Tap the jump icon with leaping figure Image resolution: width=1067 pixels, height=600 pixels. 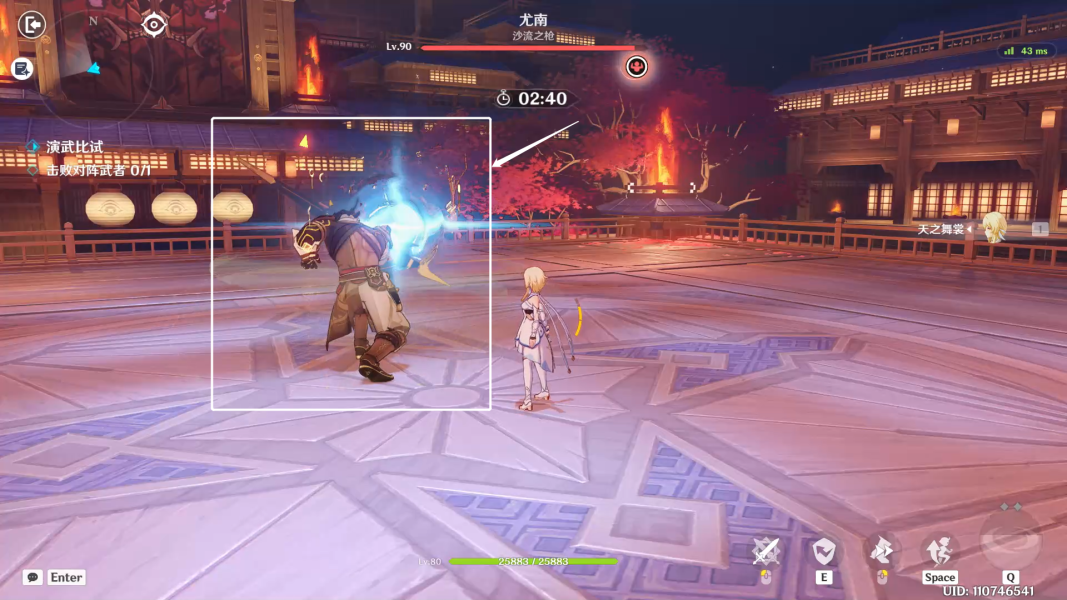pyautogui.click(x=939, y=550)
